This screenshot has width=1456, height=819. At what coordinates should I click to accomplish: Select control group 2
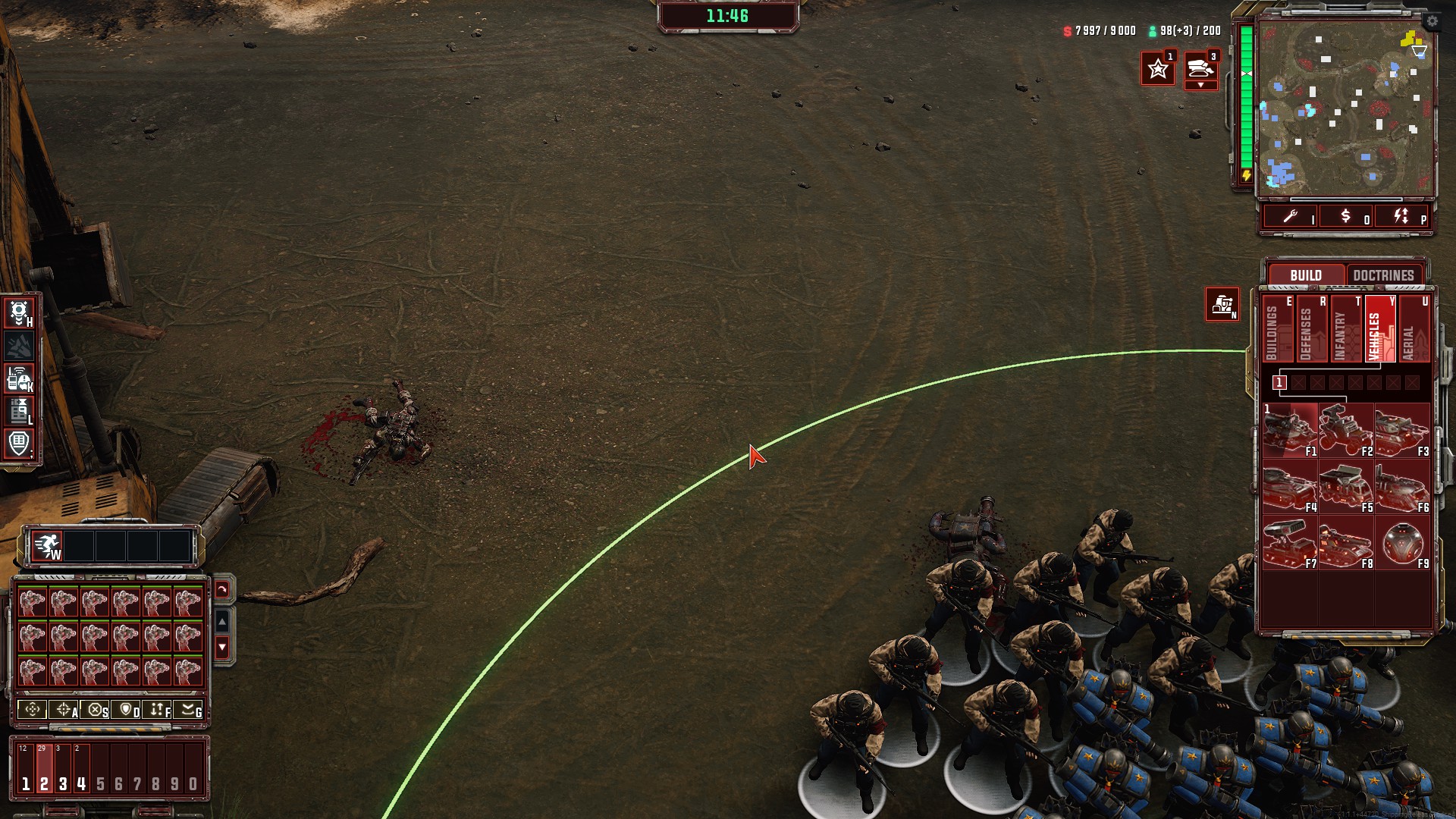tap(44, 770)
